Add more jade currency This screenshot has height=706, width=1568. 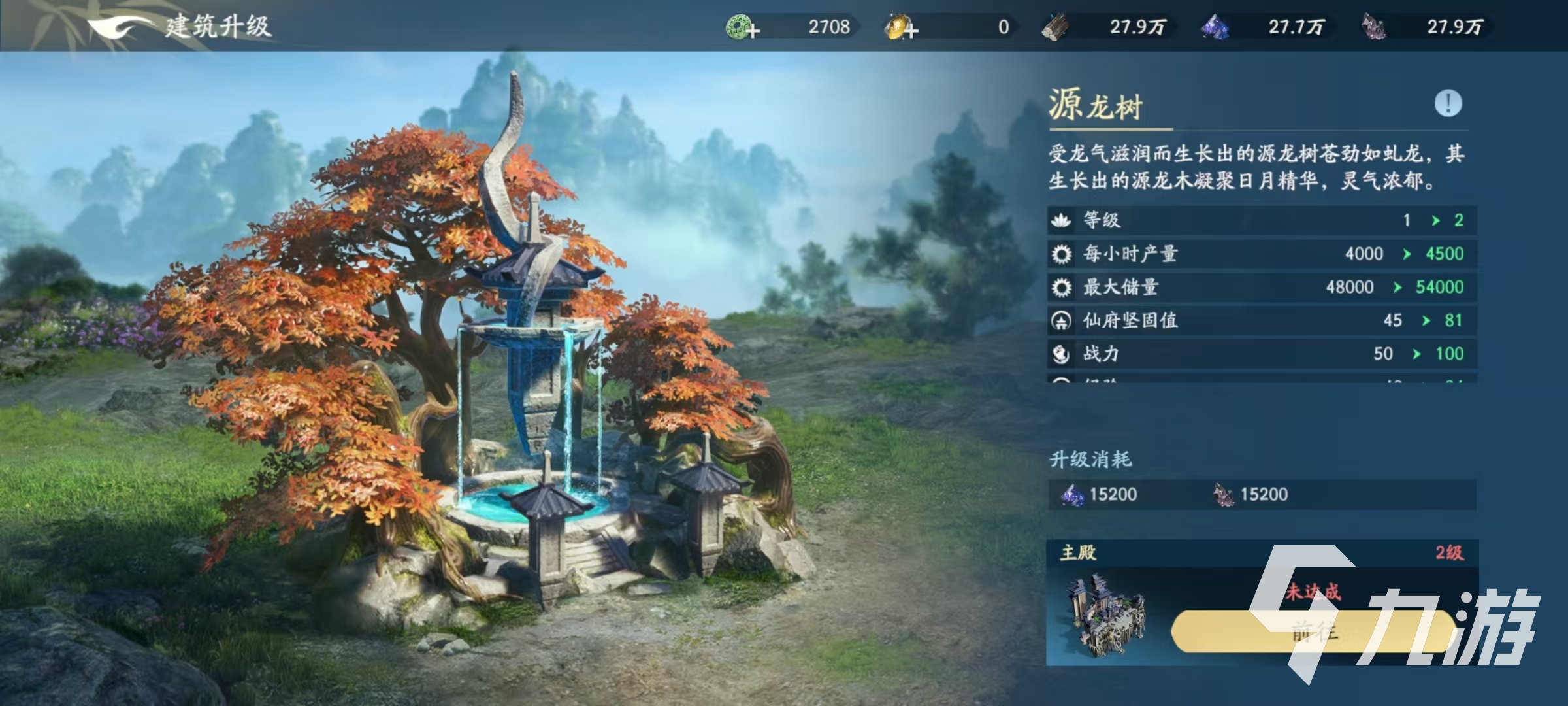pyautogui.click(x=743, y=28)
